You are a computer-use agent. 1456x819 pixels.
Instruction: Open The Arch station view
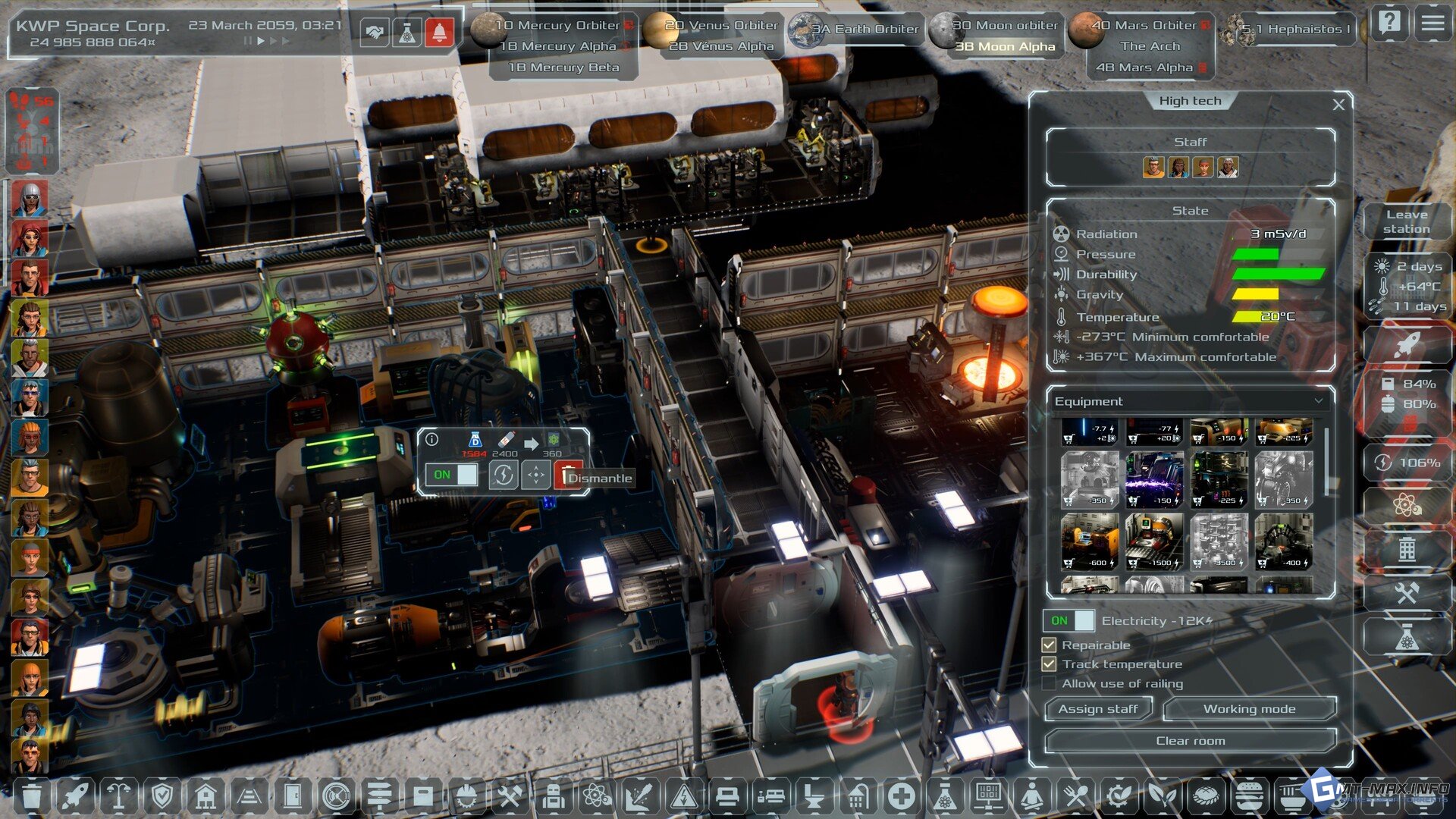pyautogui.click(x=1150, y=46)
